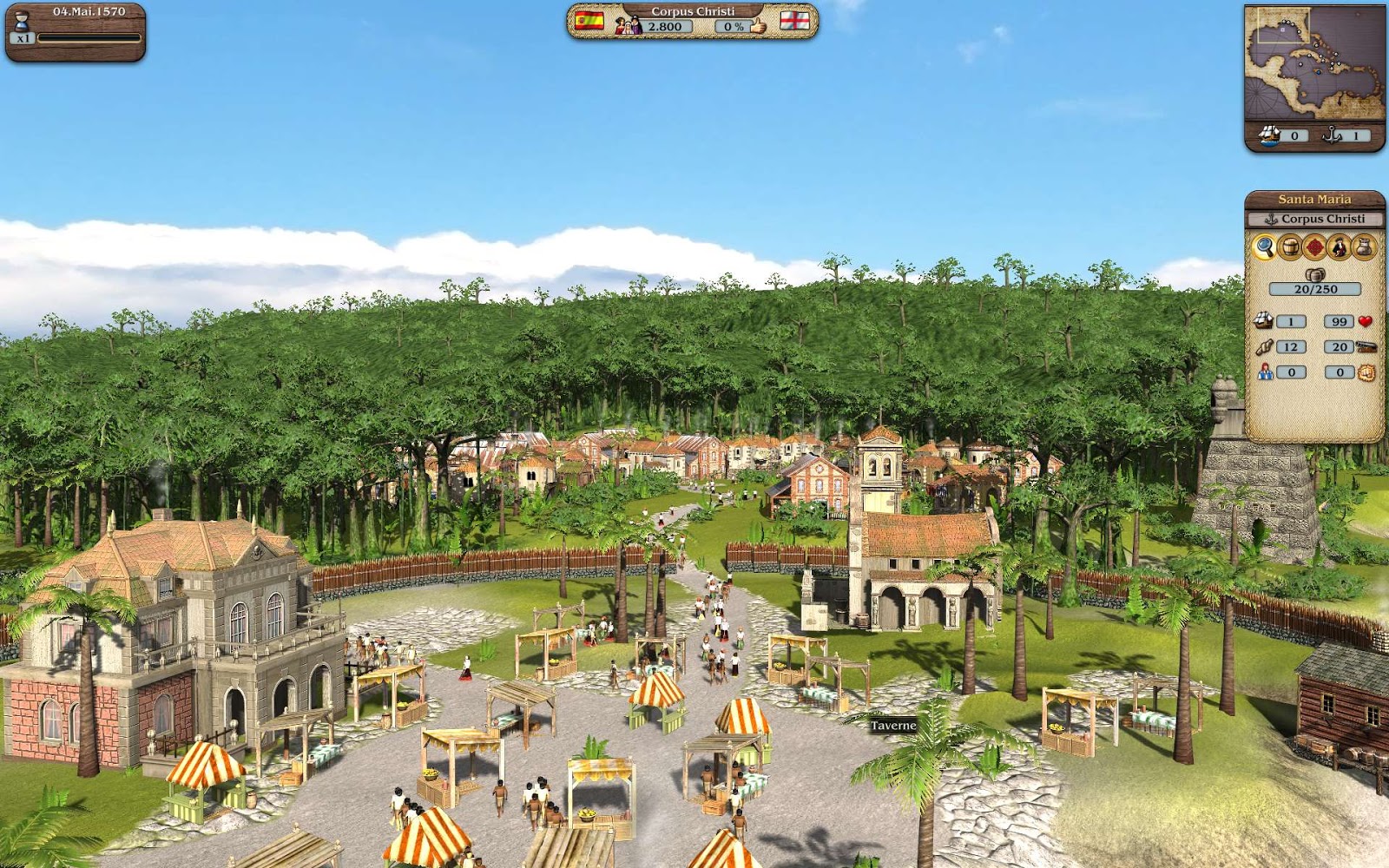Click the heart icon showing ship morale 99
The image size is (1389, 868).
1365,321
